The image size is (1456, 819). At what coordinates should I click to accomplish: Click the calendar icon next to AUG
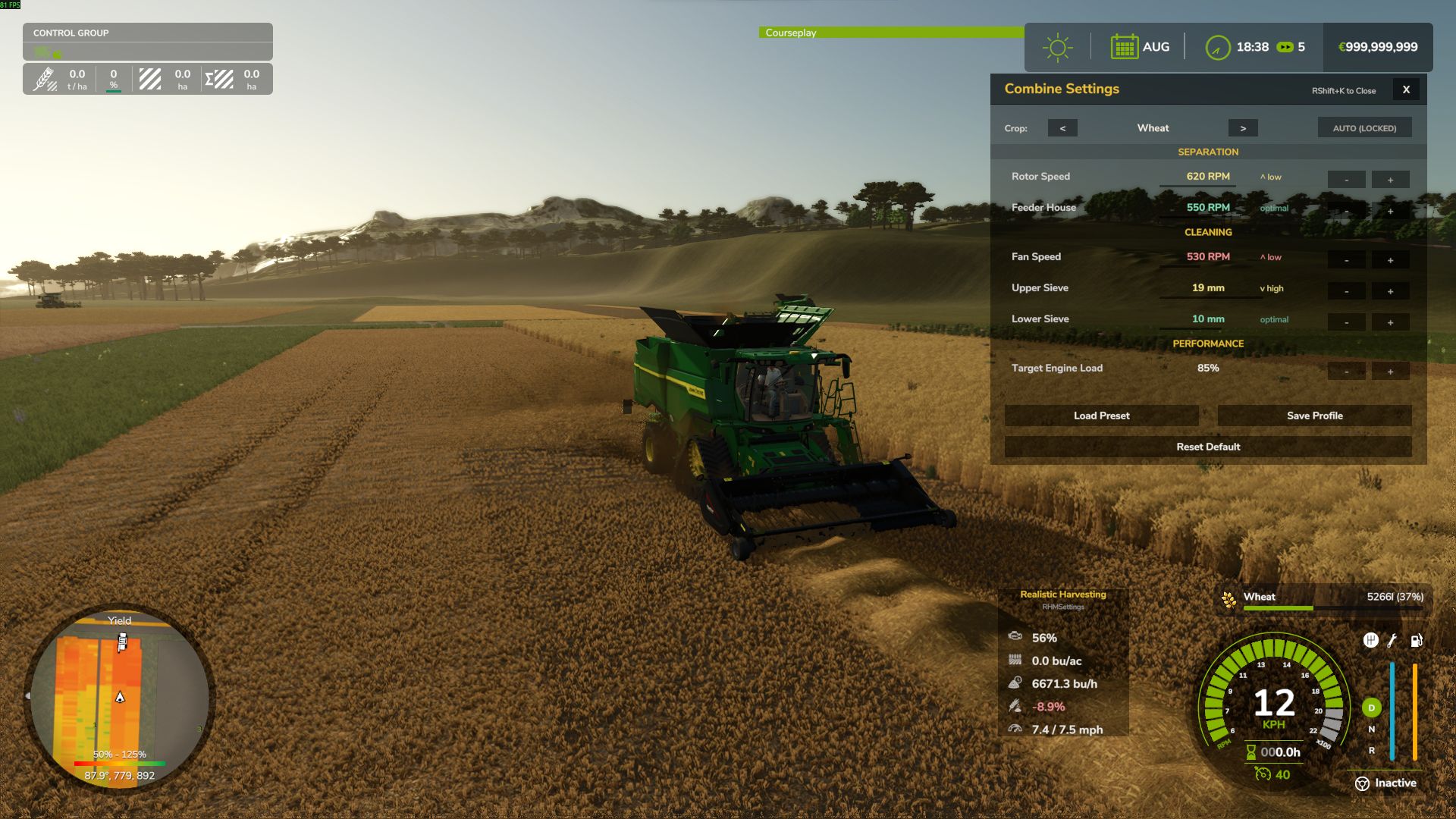coord(1125,46)
